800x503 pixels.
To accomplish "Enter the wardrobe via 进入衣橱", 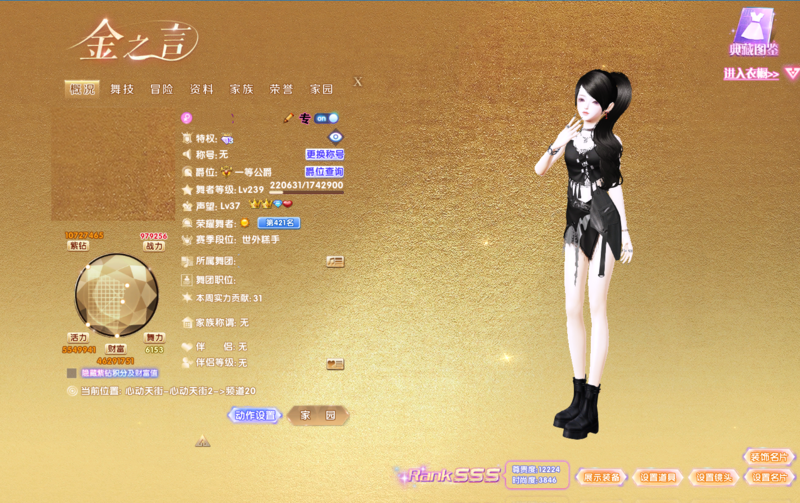I will tap(752, 73).
